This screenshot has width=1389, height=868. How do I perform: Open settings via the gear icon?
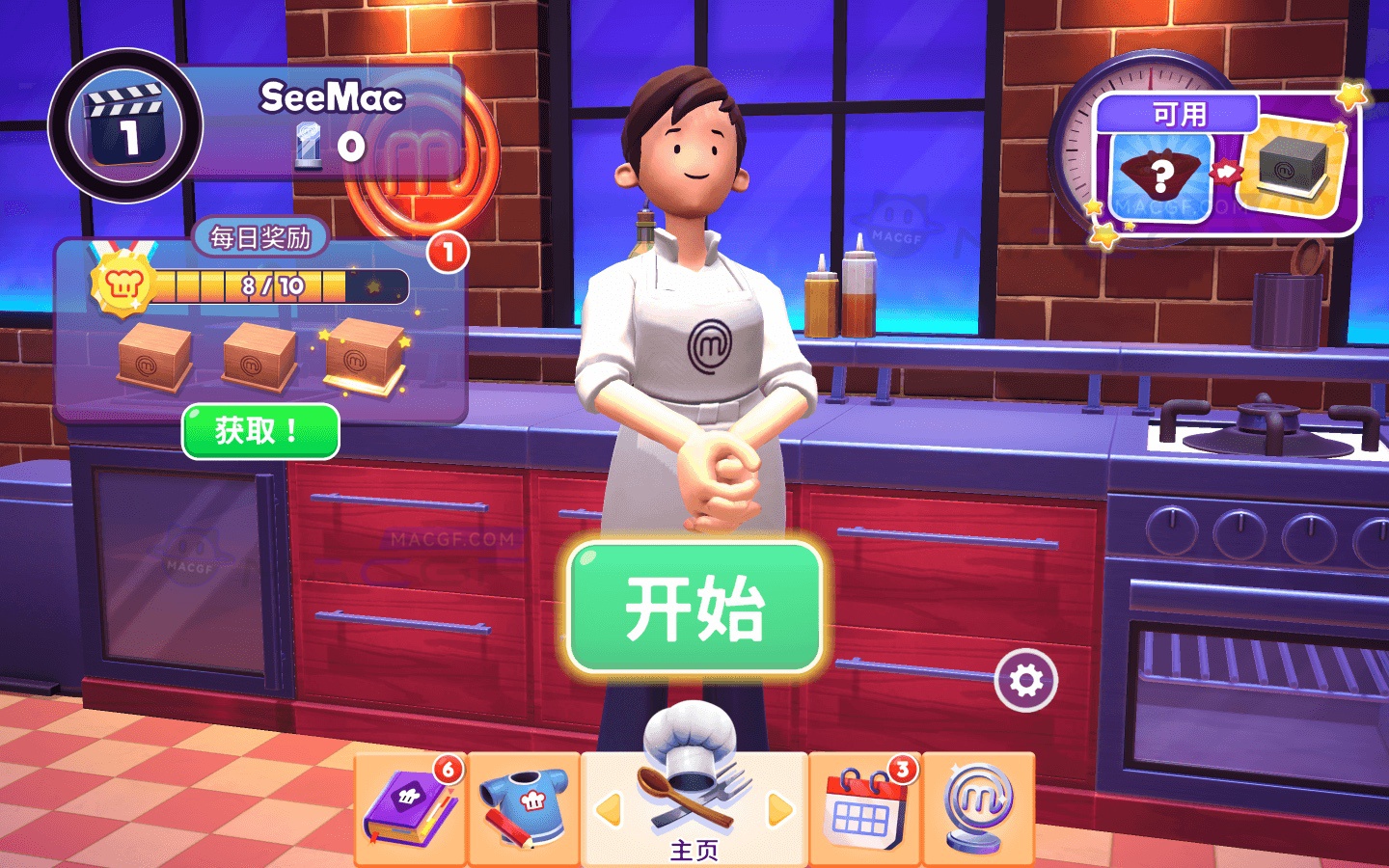point(1025,679)
